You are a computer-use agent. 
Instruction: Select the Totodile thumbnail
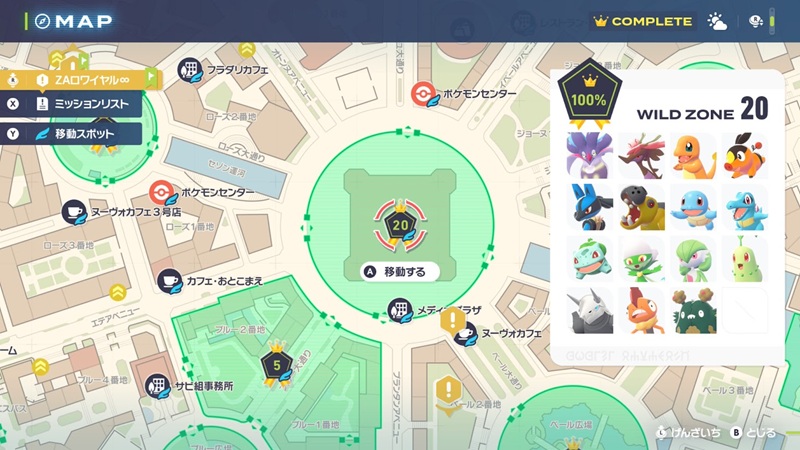coord(745,206)
